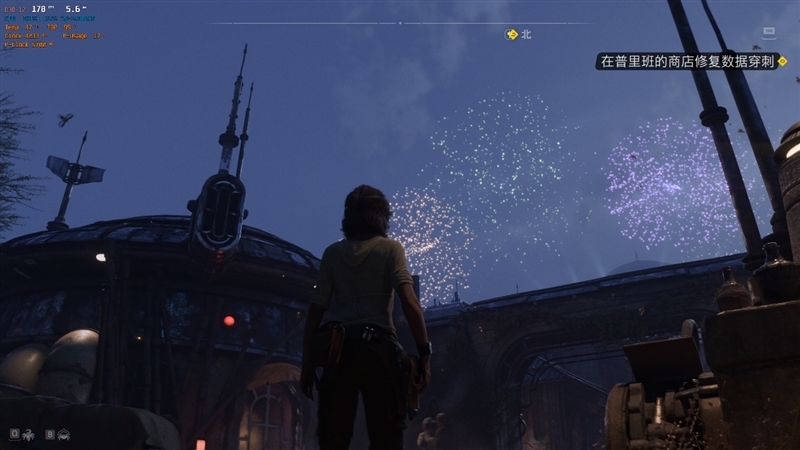Click the compass bar at top center
Screen dimensions: 800x450
pos(400,22)
